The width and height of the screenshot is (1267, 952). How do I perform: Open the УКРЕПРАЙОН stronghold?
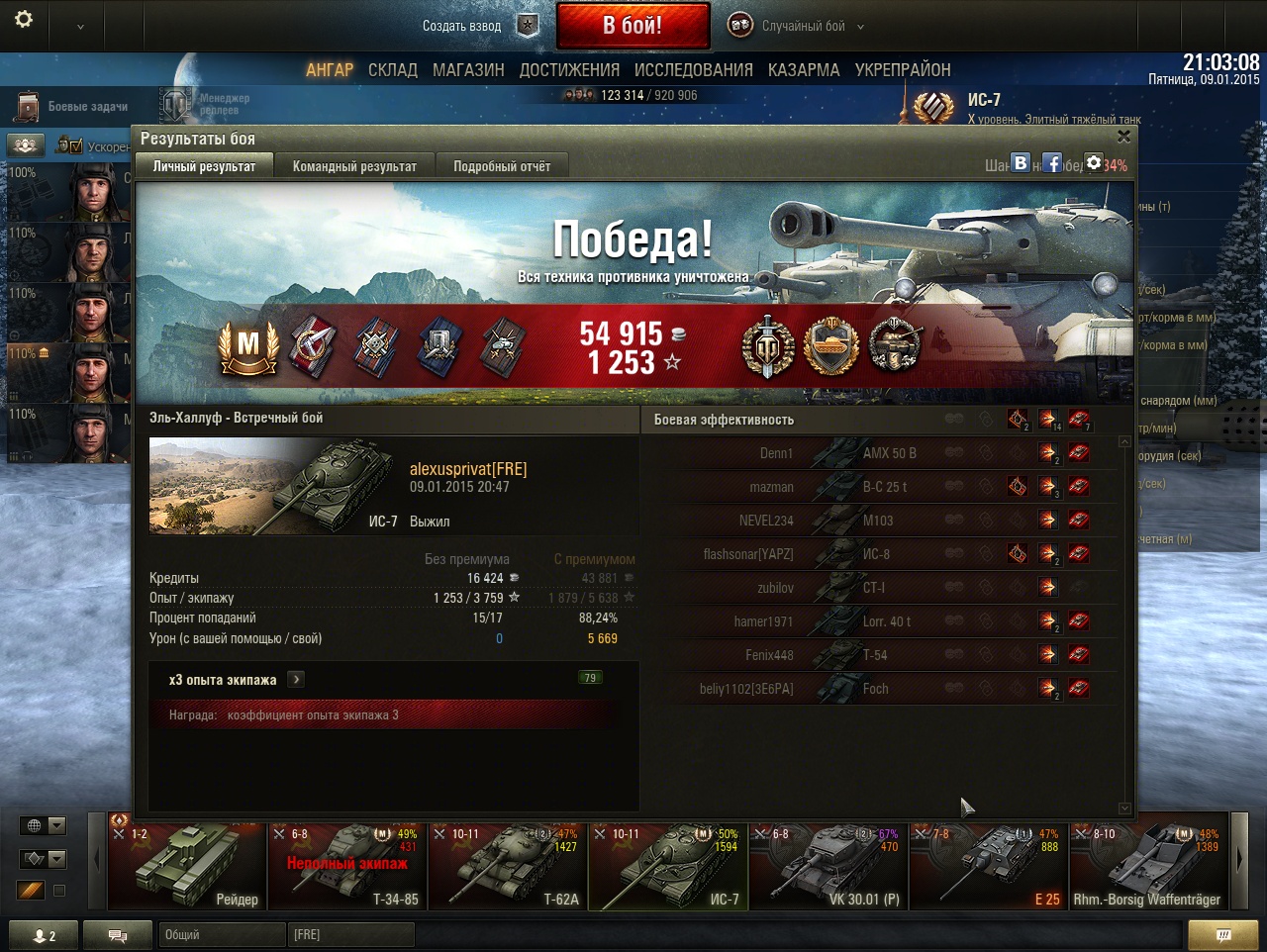coord(903,70)
